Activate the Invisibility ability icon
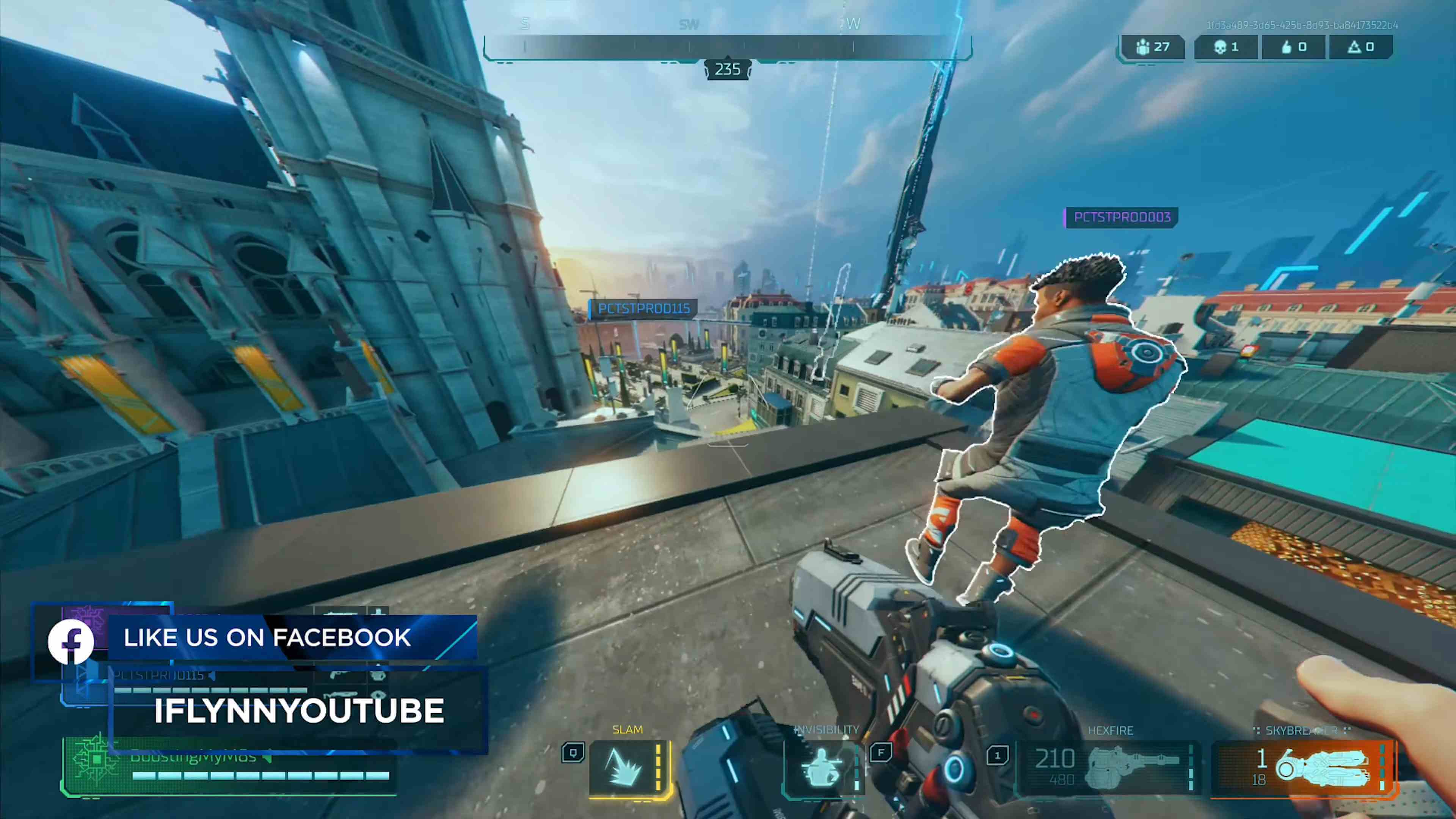The width and height of the screenshot is (1456, 819). (822, 767)
